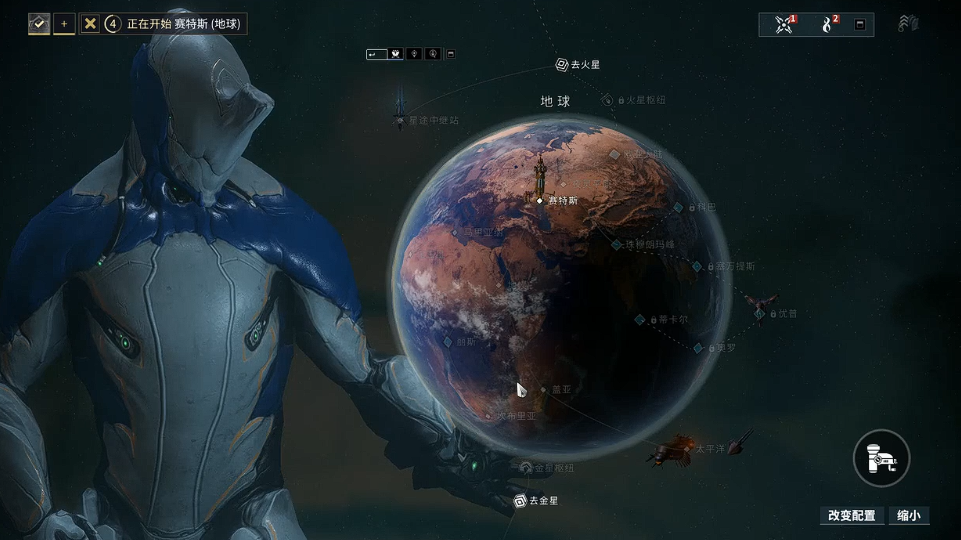The width and height of the screenshot is (961, 540).
Task: Select the 茨布里亚 mission node
Action: coord(490,415)
